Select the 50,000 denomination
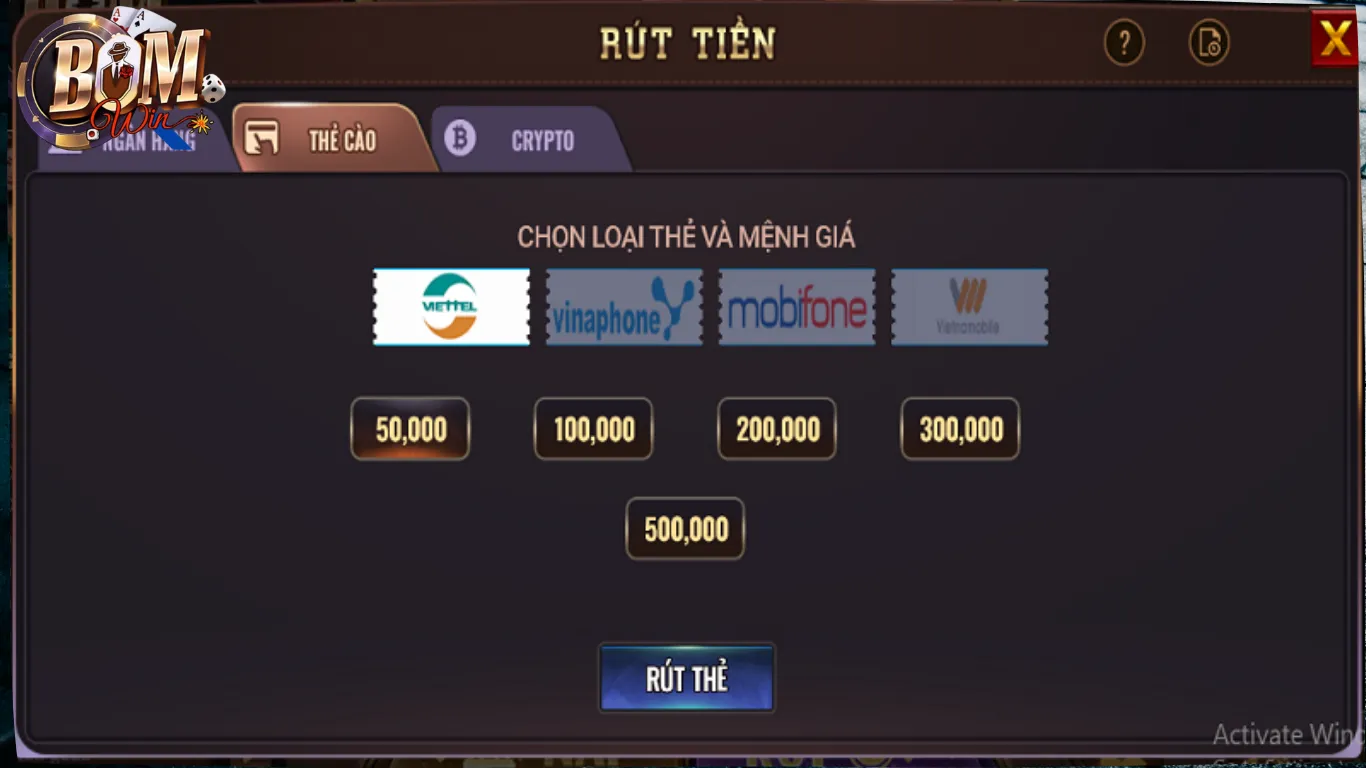Viewport: 1366px width, 768px height. pyautogui.click(x=410, y=428)
